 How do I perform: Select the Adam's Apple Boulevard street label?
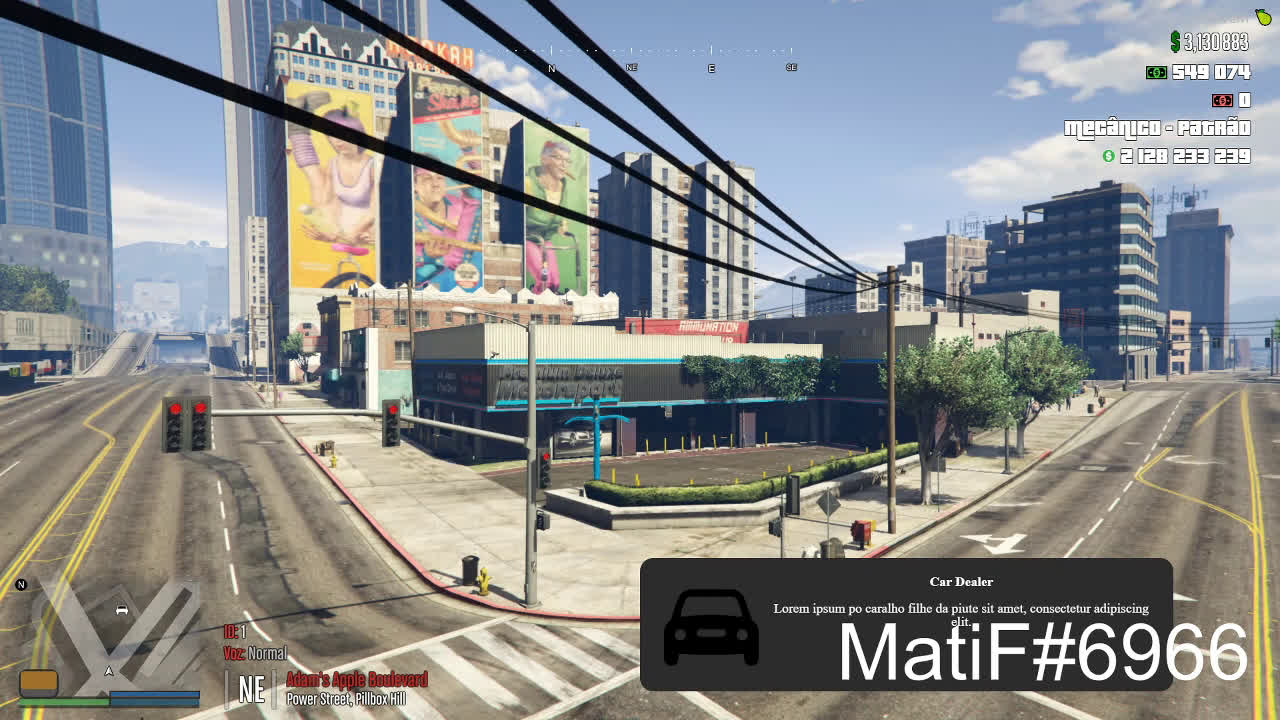coord(357,680)
